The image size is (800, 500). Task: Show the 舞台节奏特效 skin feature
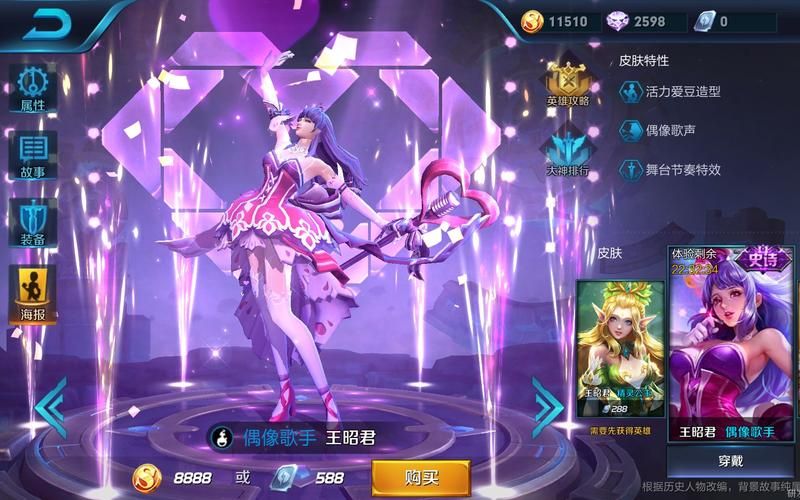coord(670,169)
